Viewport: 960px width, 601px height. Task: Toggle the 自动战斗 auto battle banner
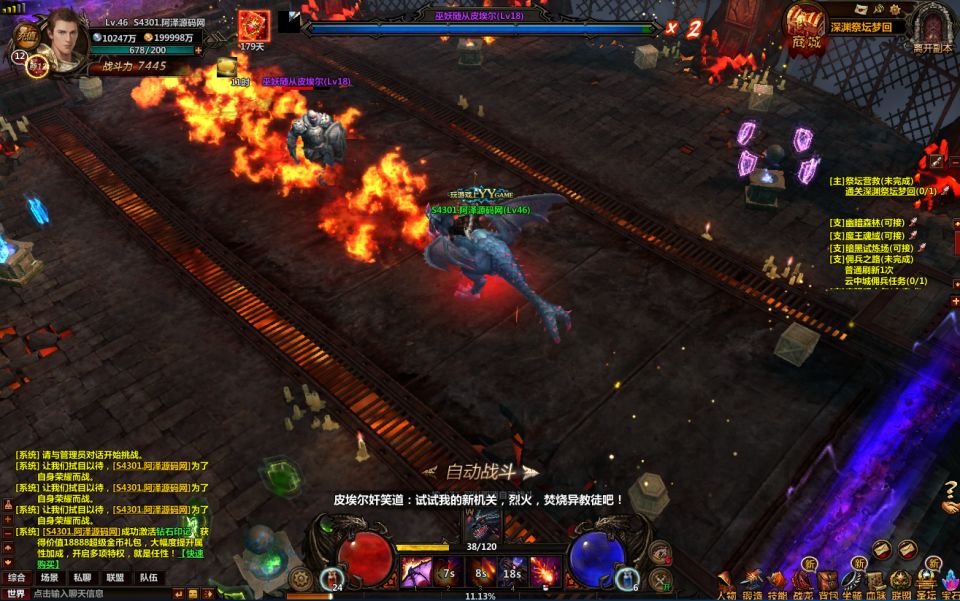click(480, 472)
